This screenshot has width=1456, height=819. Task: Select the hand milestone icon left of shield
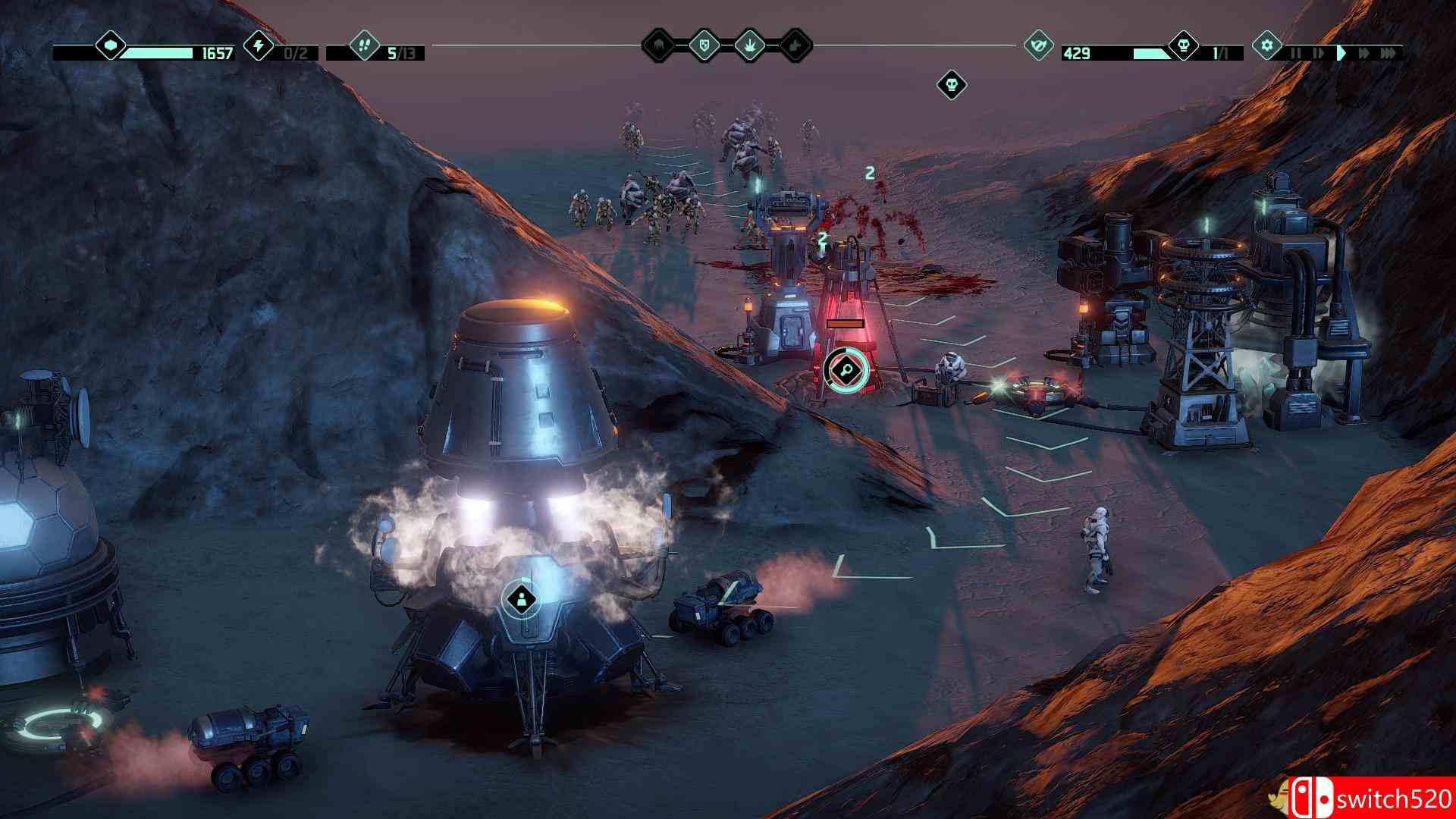(x=660, y=47)
